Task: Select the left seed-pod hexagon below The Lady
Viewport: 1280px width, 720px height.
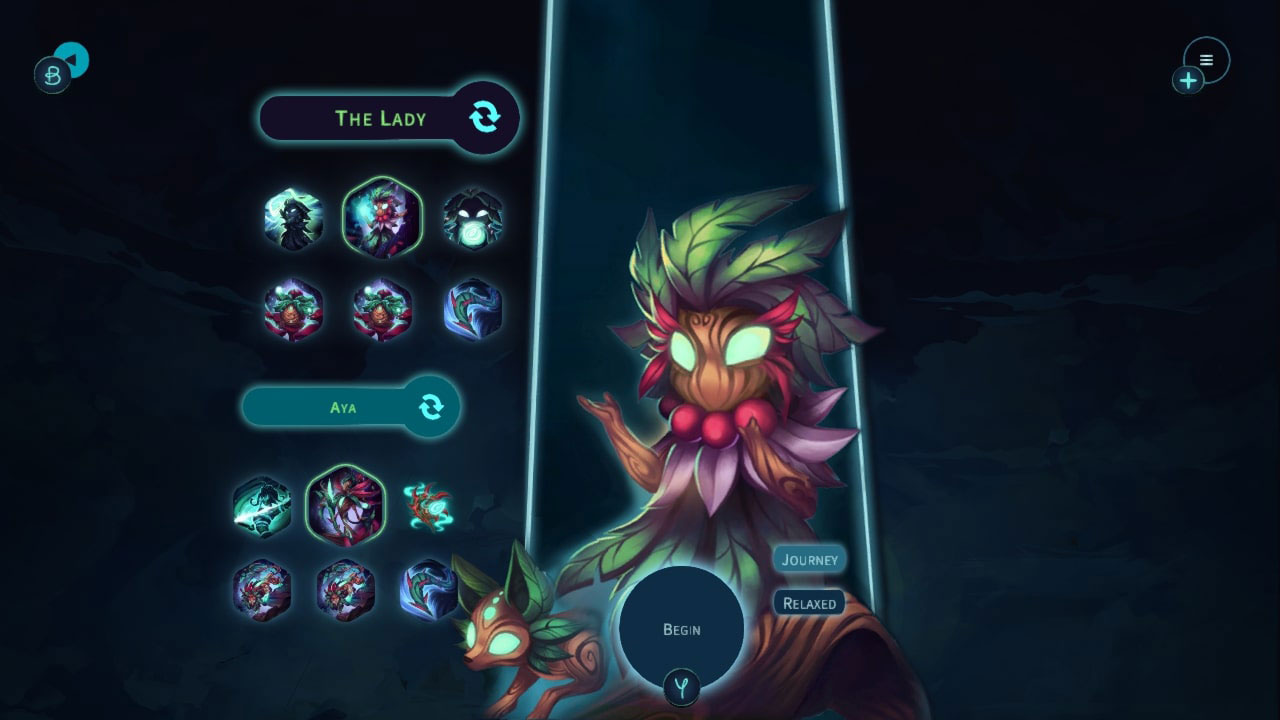Action: (293, 310)
